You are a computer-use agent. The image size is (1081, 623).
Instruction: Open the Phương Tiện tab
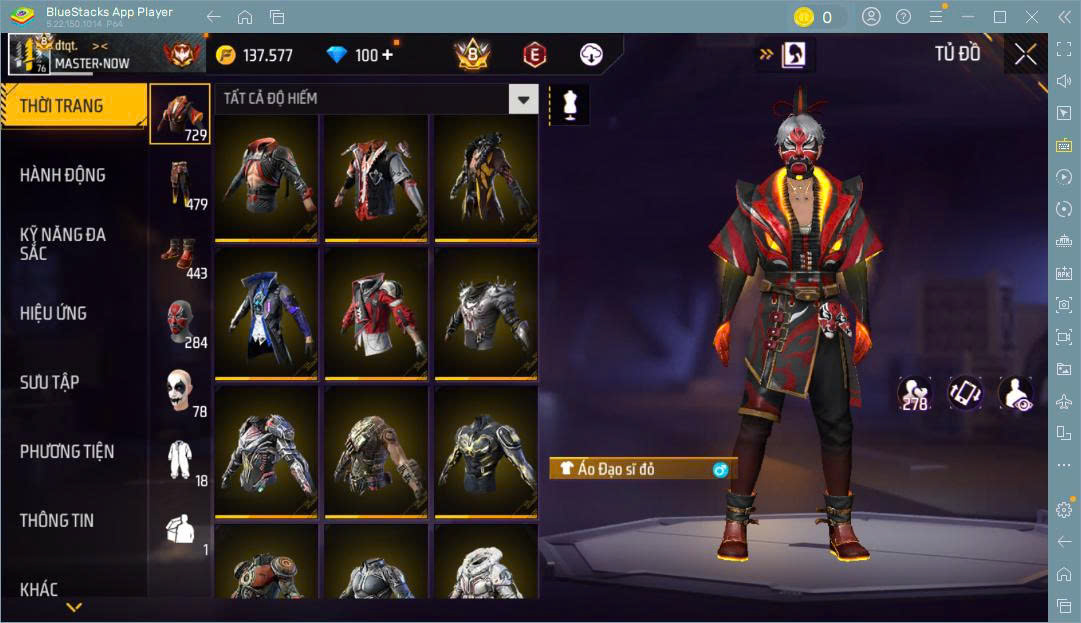coord(67,451)
